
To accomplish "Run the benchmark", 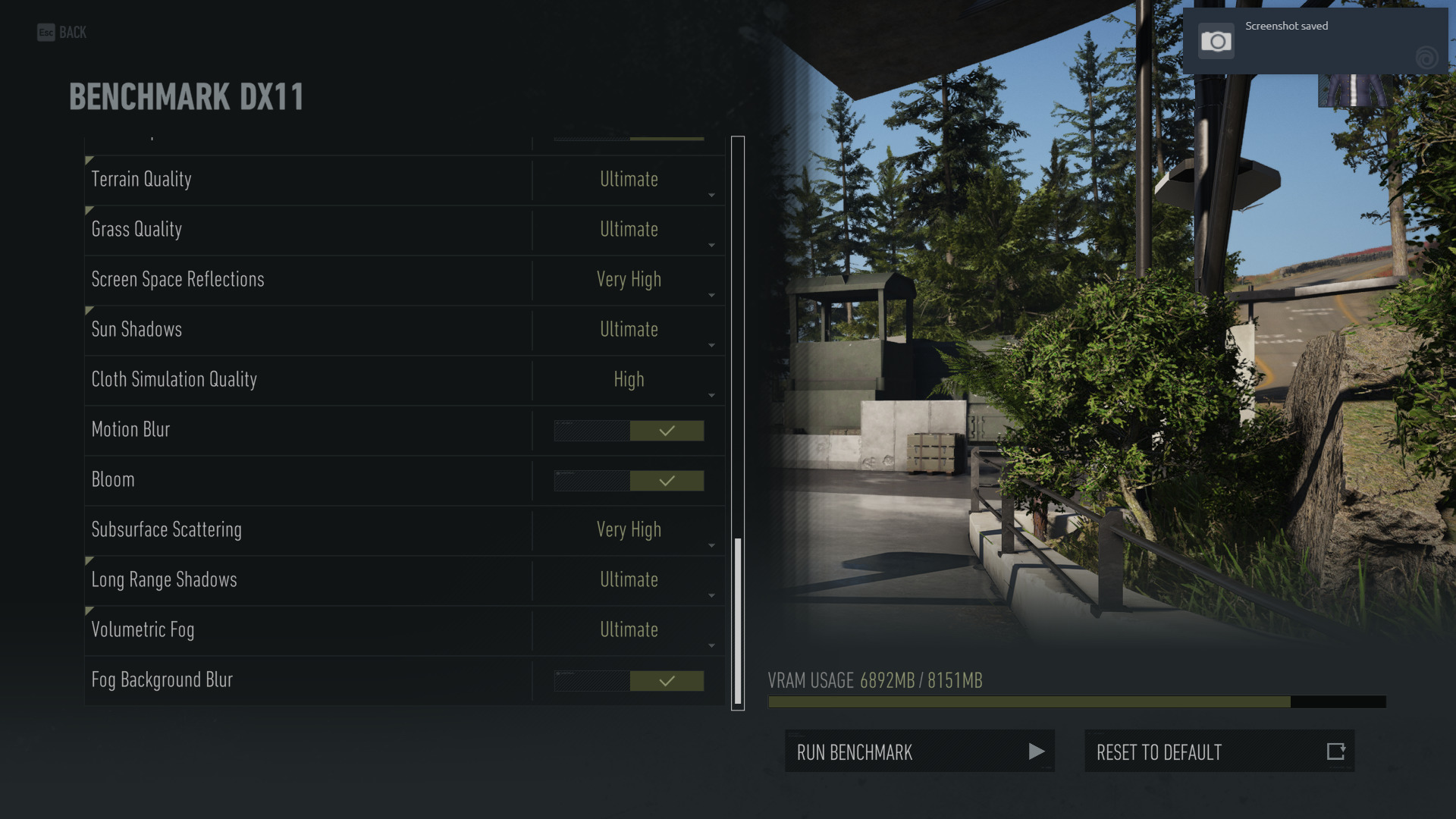I will [x=919, y=752].
